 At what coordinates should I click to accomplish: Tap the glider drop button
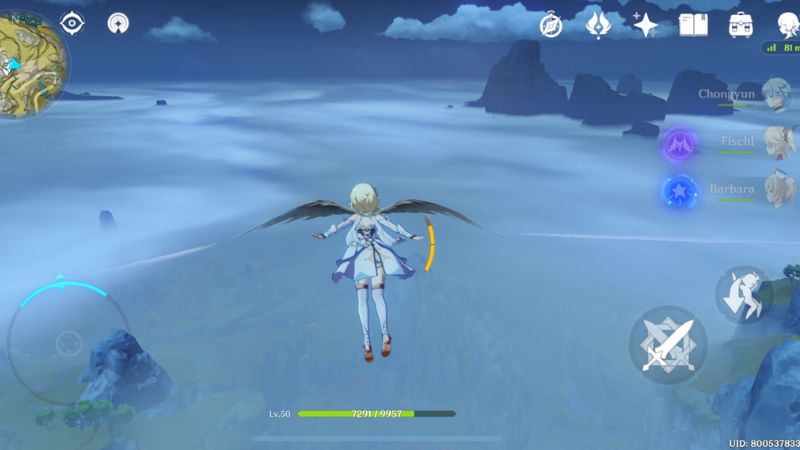742,293
